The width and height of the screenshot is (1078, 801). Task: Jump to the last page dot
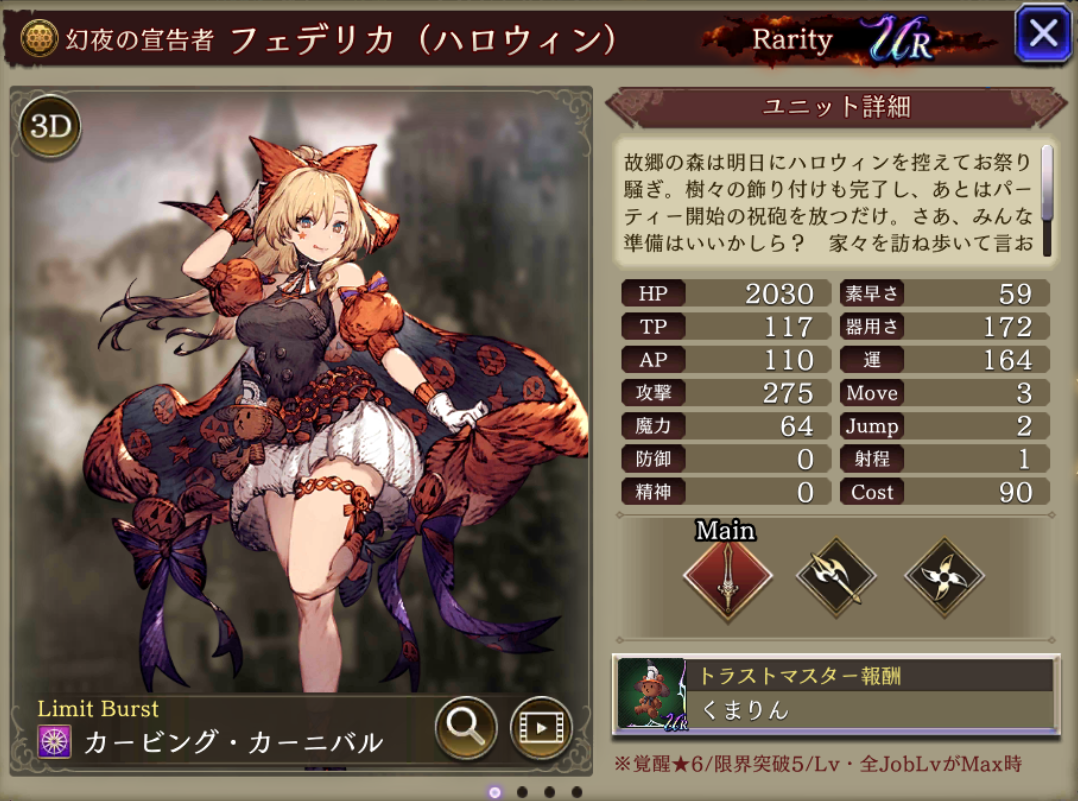576,792
